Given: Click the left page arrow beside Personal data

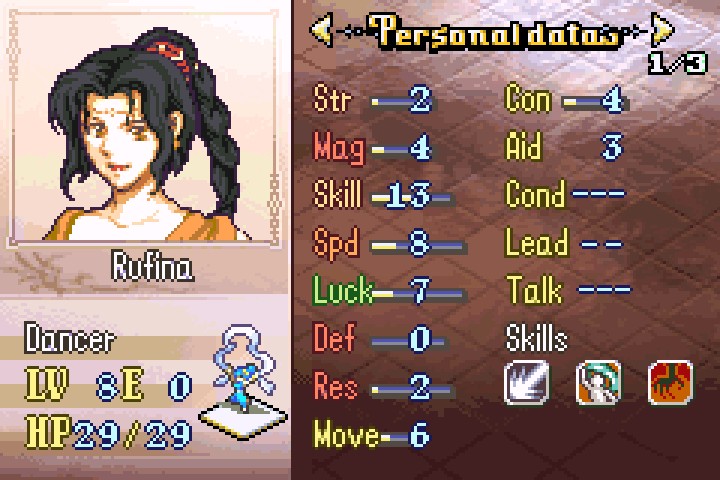Looking at the screenshot, I should [321, 30].
